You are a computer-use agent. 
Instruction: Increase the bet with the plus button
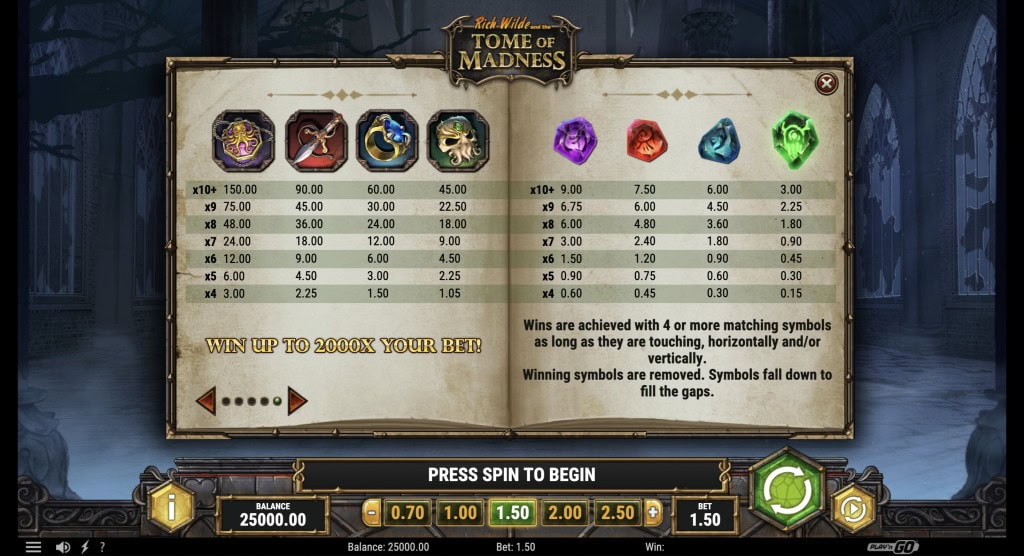click(654, 513)
